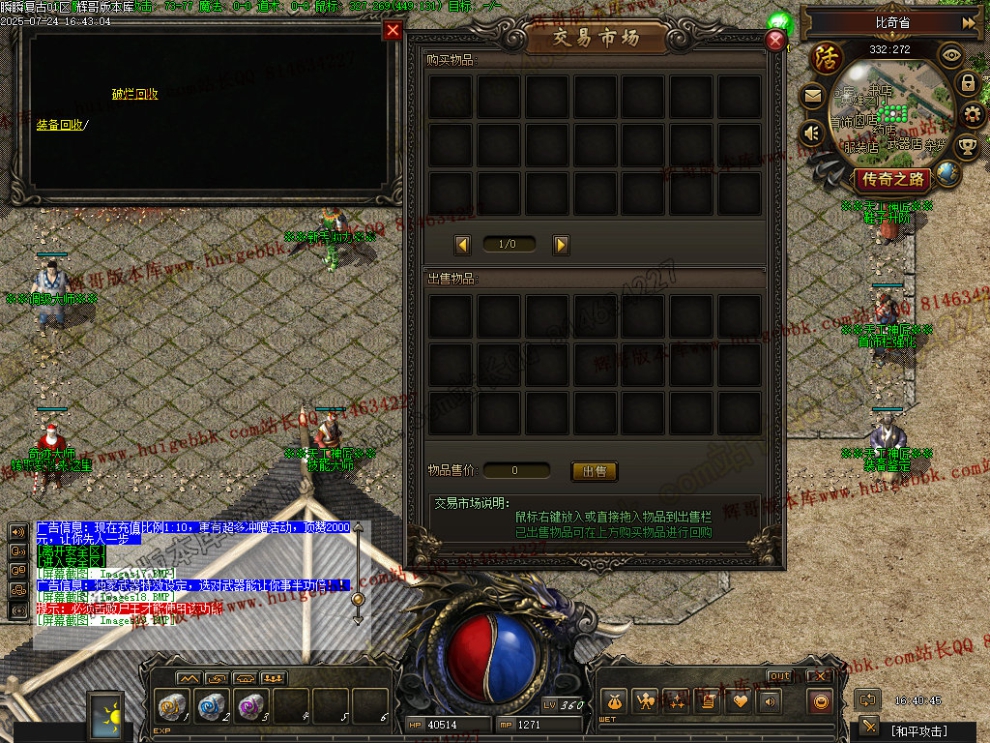Use the orange scroll in hotbar slot 1
This screenshot has width=990, height=743.
tap(174, 706)
